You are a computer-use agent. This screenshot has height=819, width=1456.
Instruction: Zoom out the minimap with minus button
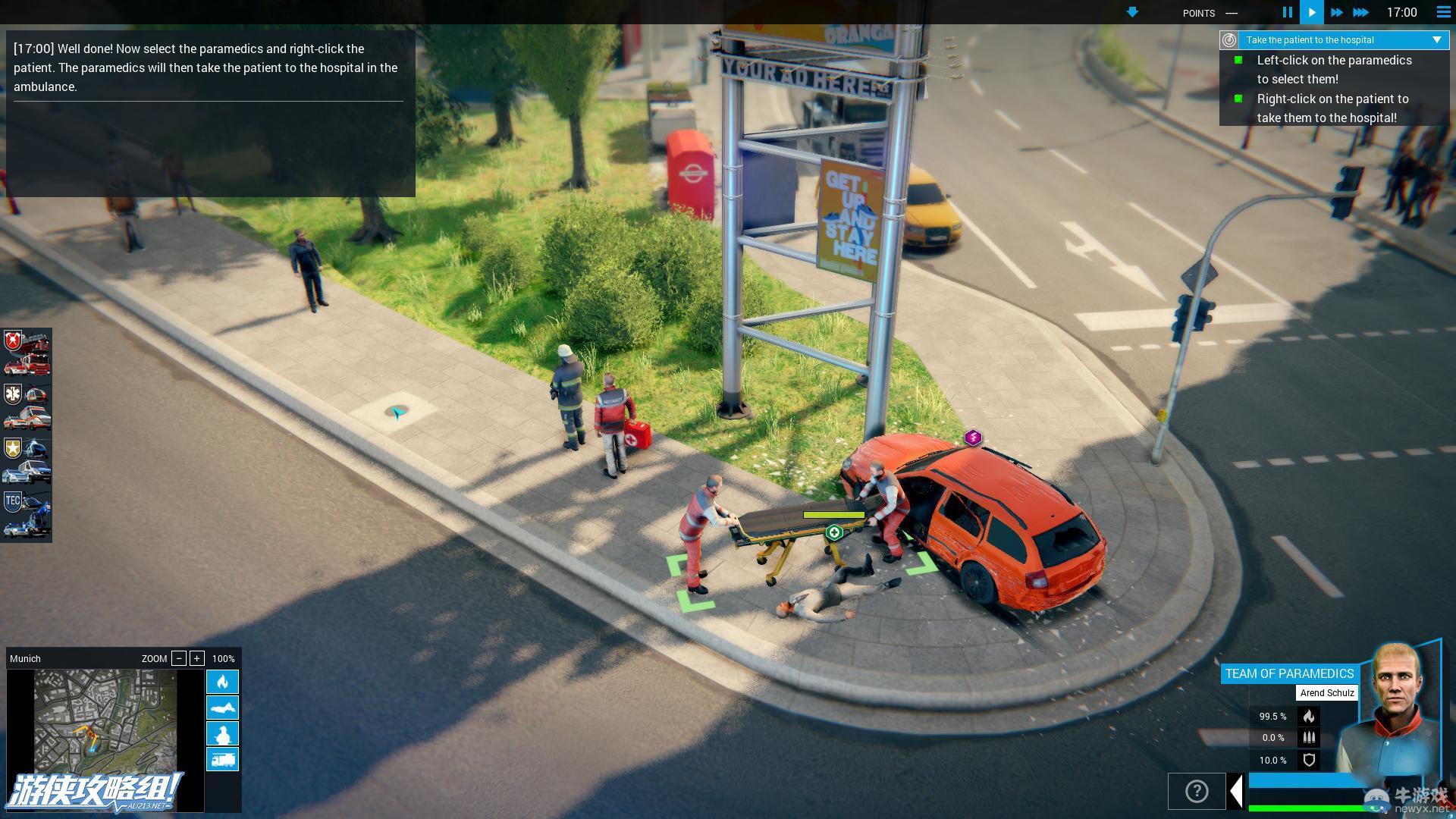click(179, 658)
